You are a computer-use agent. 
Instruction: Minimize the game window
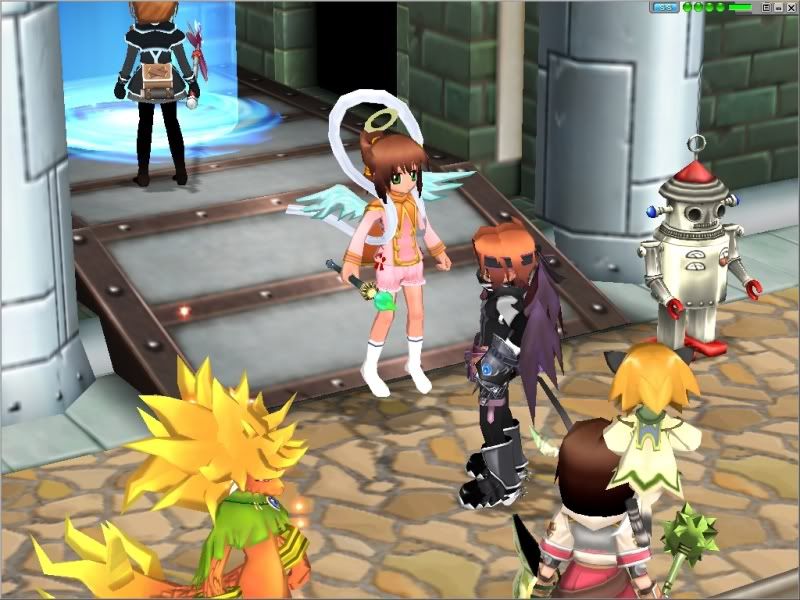point(778,7)
